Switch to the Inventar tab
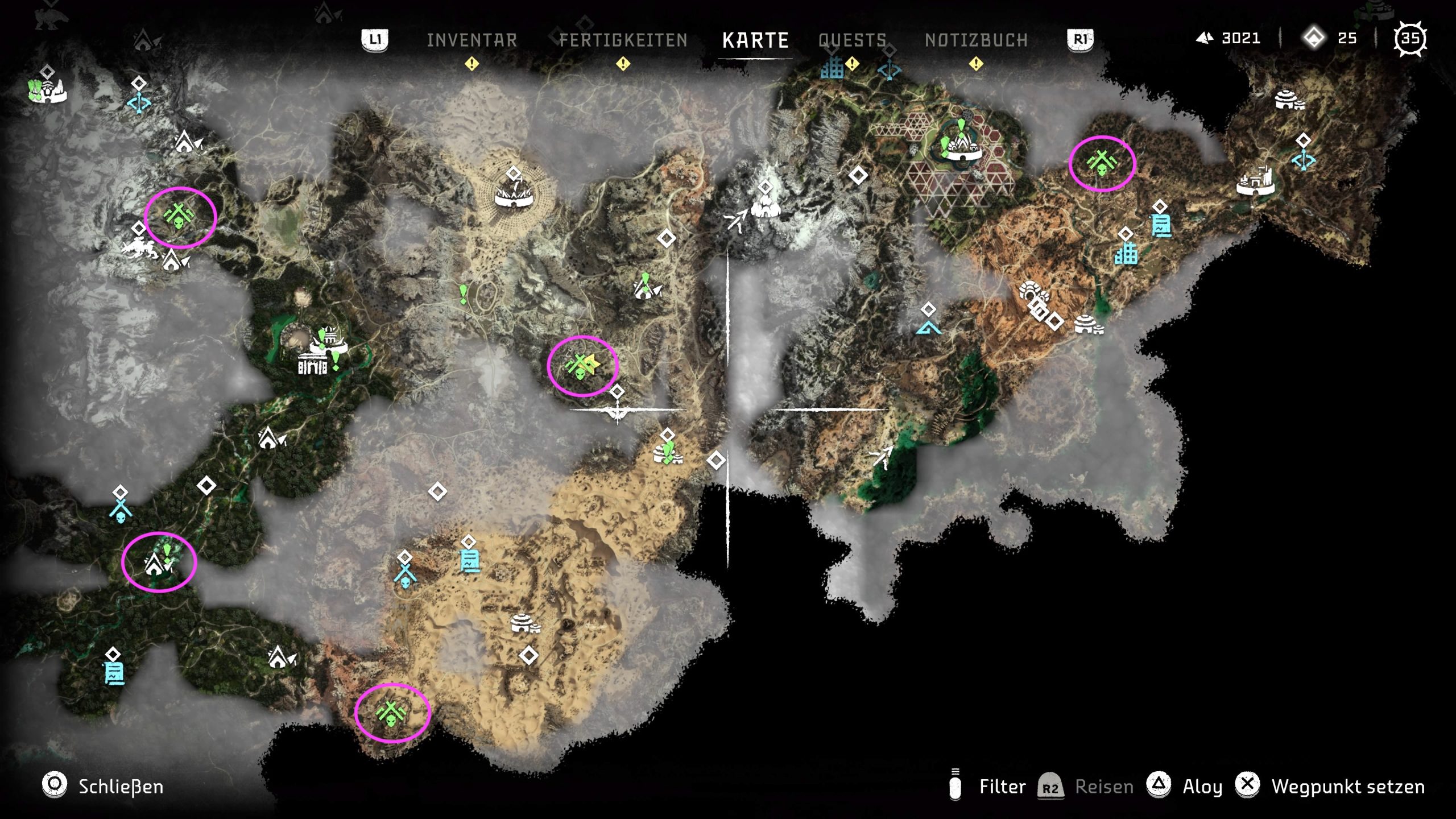This screenshot has height=819, width=1456. click(x=471, y=40)
